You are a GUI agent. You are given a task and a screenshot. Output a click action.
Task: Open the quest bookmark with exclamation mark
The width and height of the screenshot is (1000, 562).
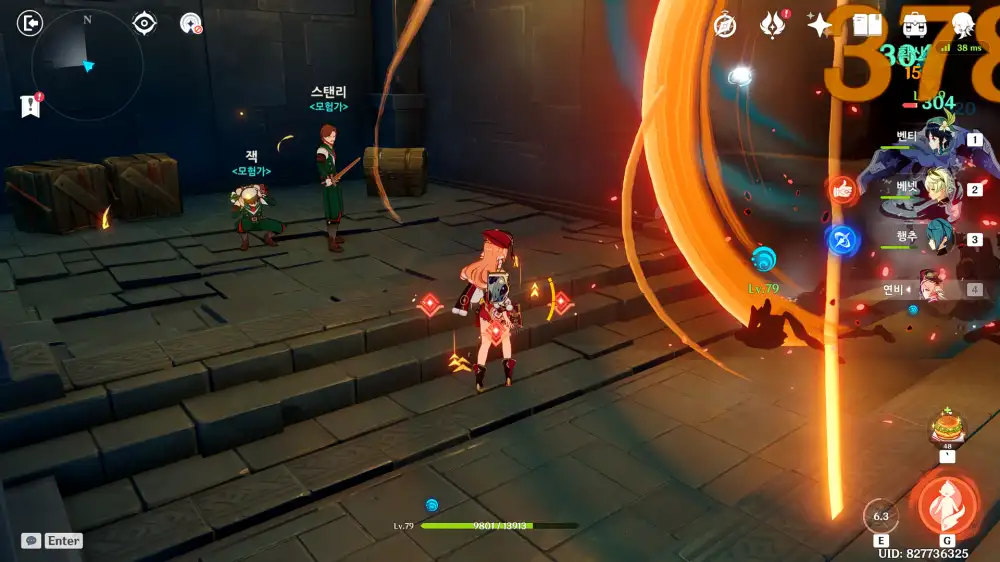[x=30, y=106]
